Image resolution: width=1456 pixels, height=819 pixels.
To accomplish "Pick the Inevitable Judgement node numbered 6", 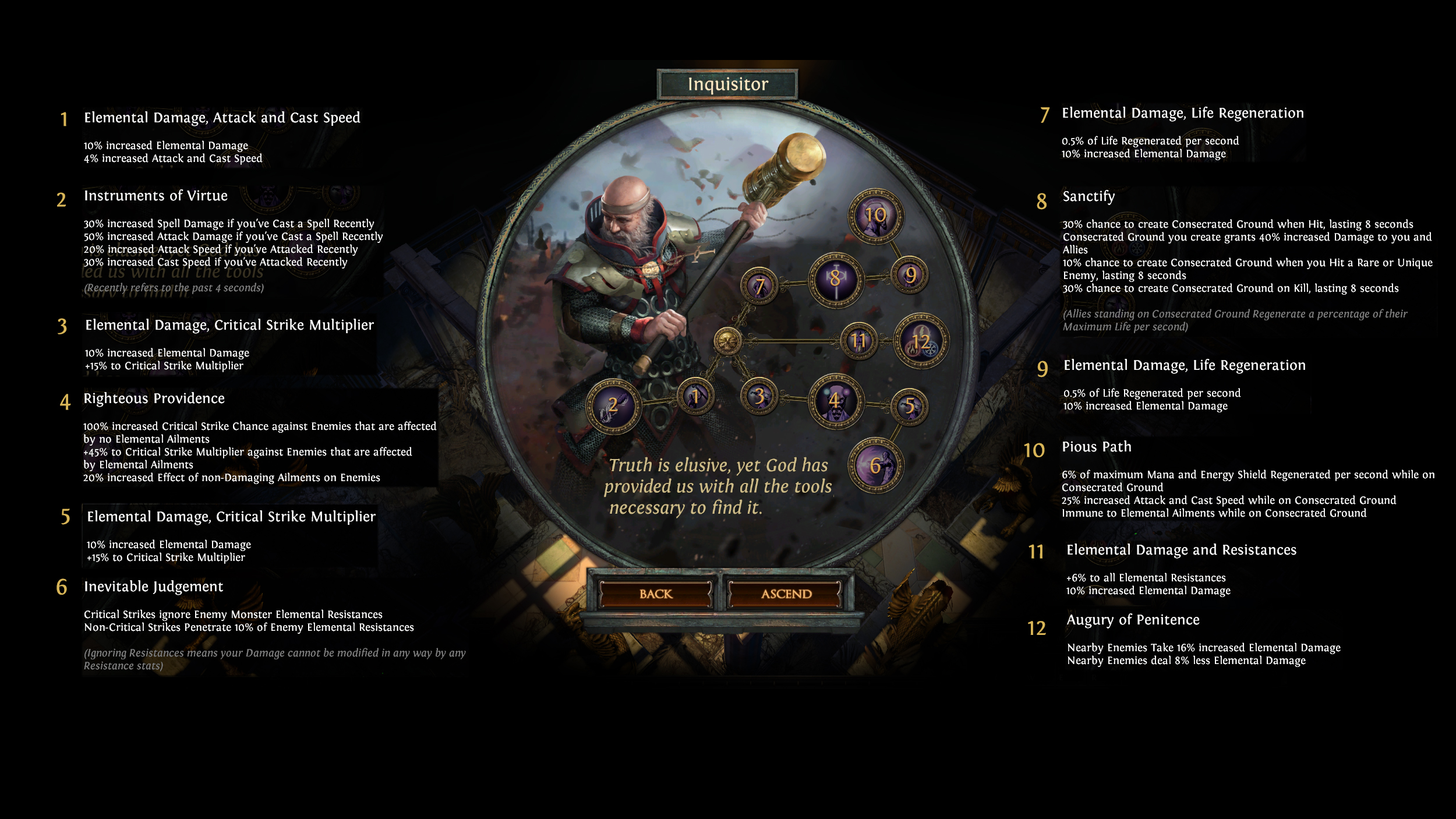I will click(875, 465).
